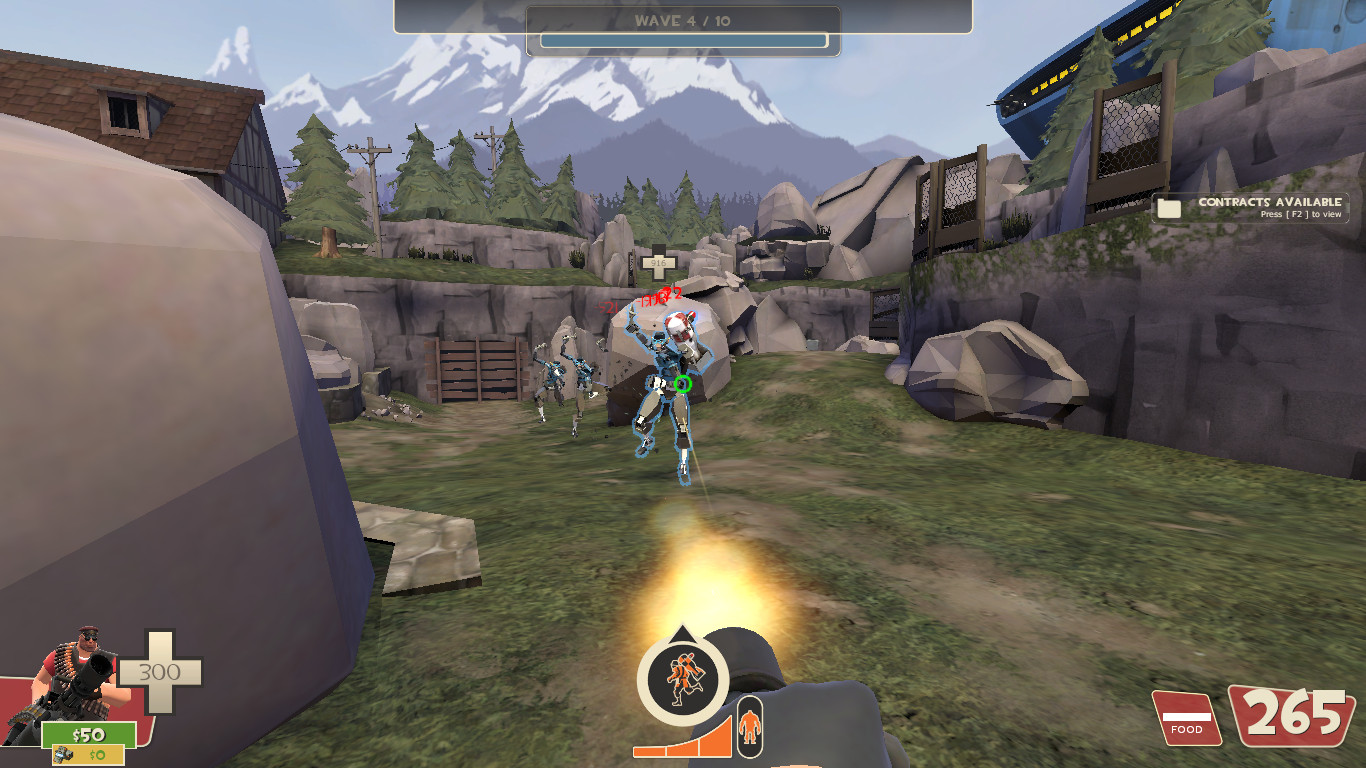Click the FOOD sign icon
1366x768 pixels.
1186,716
